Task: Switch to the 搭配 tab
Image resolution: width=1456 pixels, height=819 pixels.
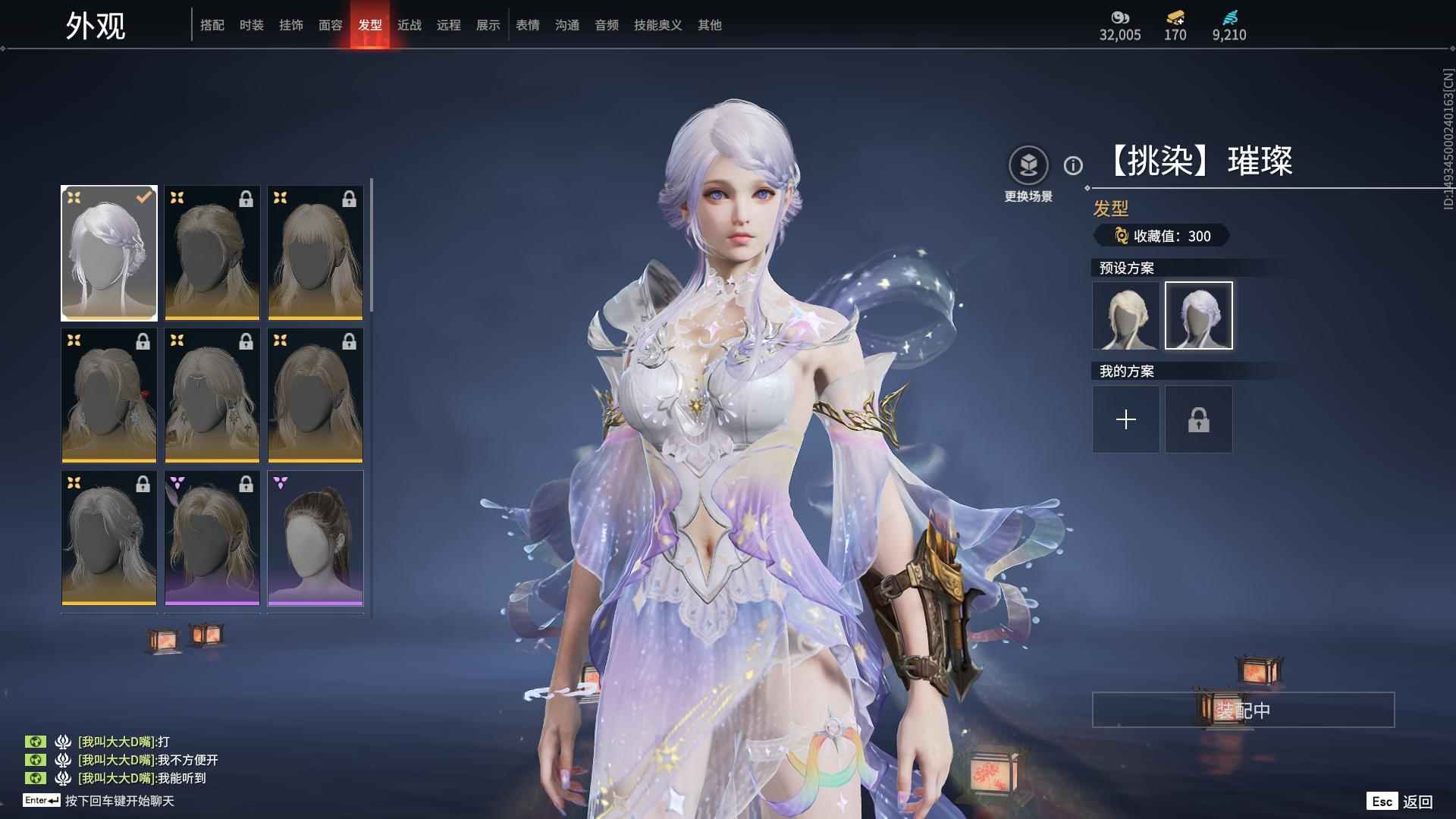Action: (212, 25)
